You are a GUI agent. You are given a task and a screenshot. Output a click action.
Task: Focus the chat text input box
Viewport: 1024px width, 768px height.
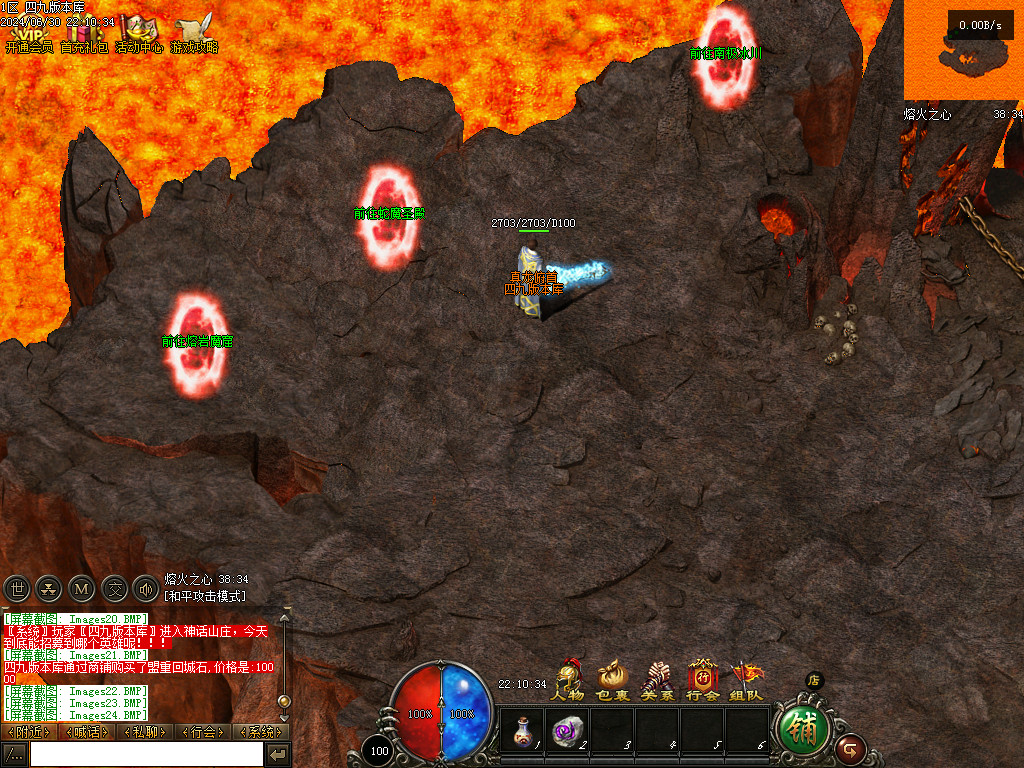click(146, 754)
